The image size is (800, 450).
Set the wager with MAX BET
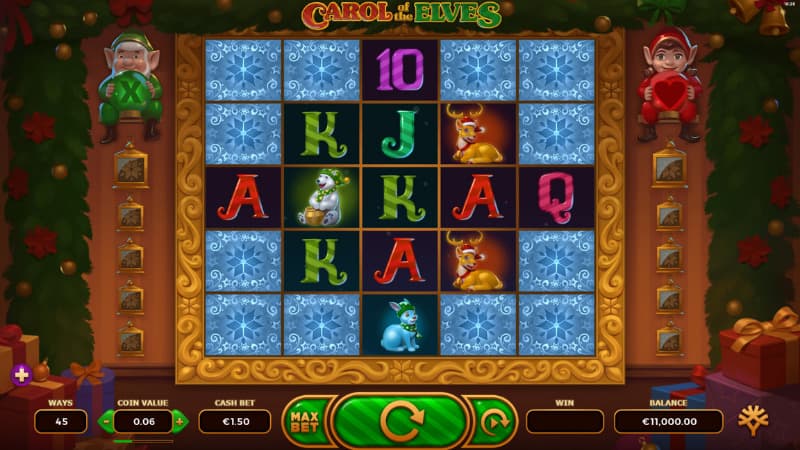pyautogui.click(x=303, y=421)
